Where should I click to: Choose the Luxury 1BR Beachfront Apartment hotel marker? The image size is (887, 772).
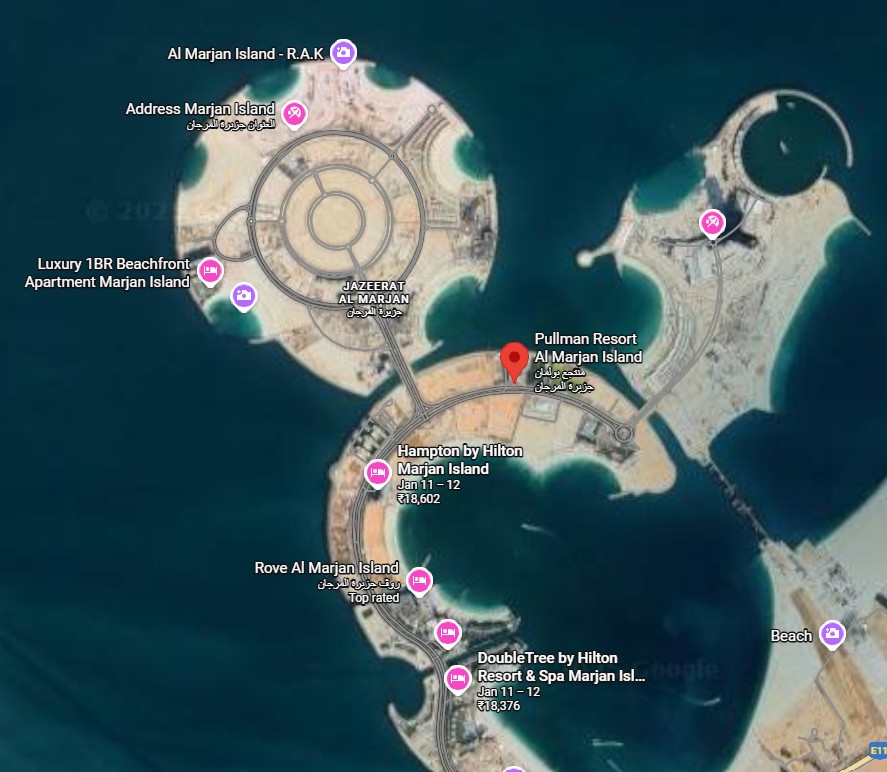(x=210, y=271)
